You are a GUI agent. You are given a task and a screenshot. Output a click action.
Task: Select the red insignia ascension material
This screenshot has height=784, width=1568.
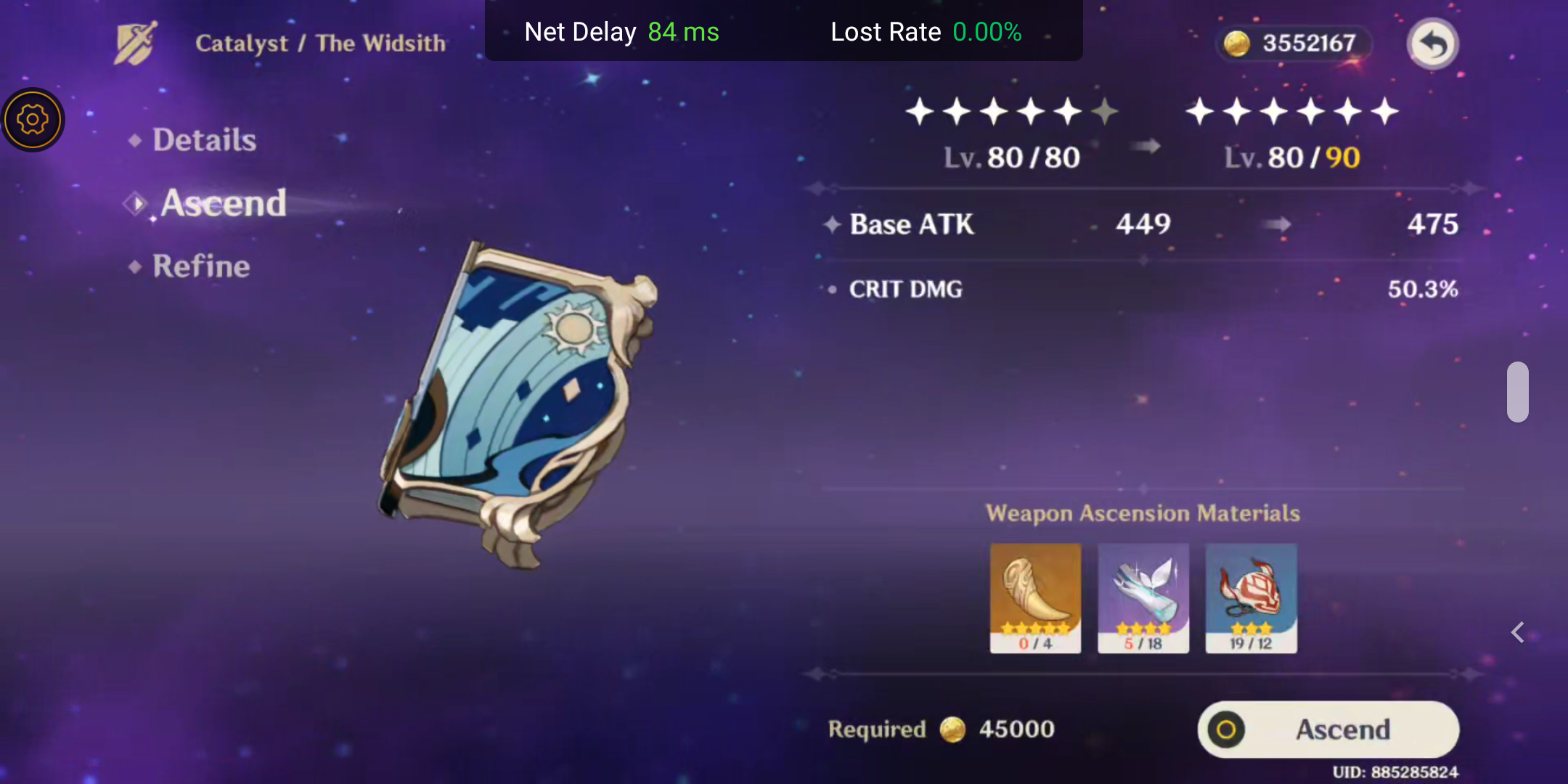(x=1250, y=595)
